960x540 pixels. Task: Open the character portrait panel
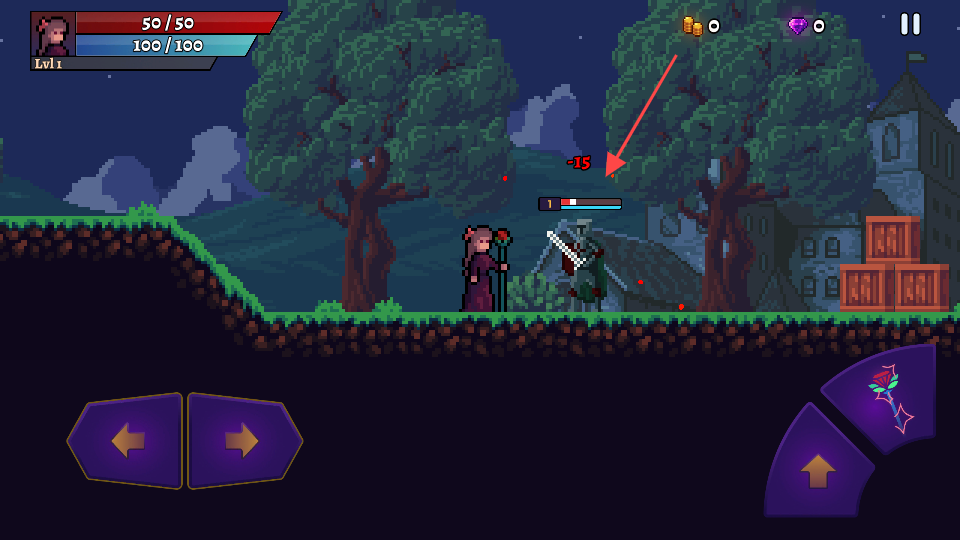click(x=53, y=35)
